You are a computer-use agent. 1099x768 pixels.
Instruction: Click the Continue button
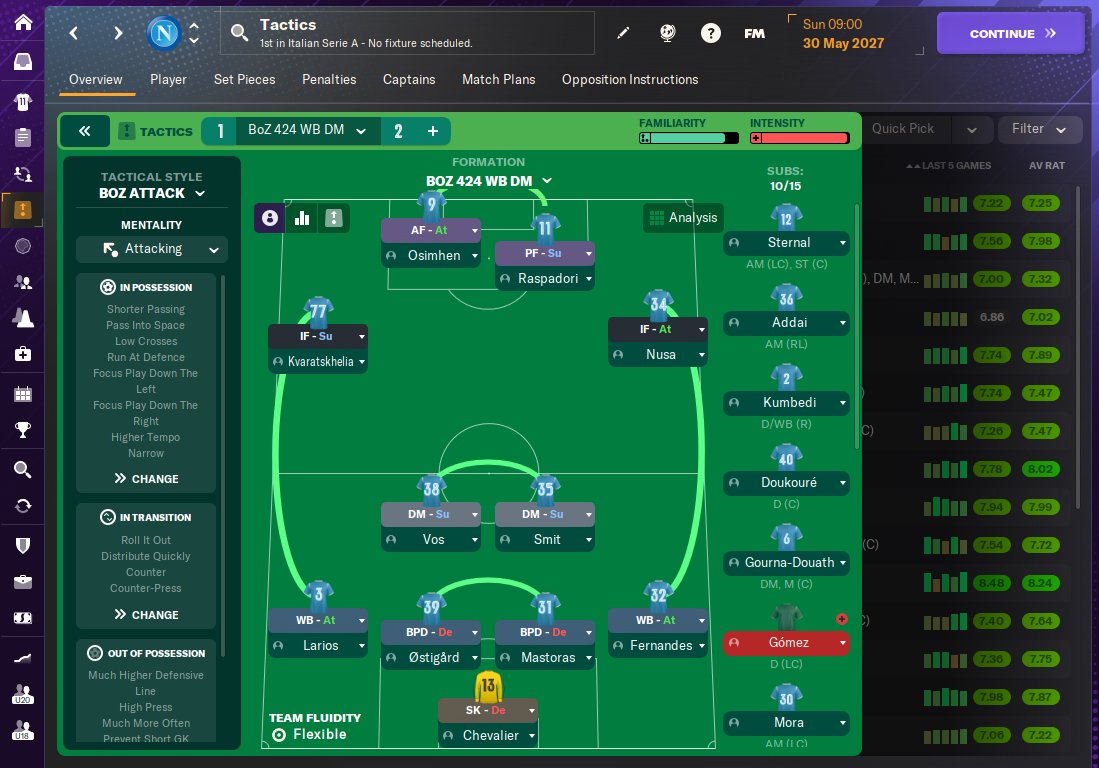tap(1010, 33)
